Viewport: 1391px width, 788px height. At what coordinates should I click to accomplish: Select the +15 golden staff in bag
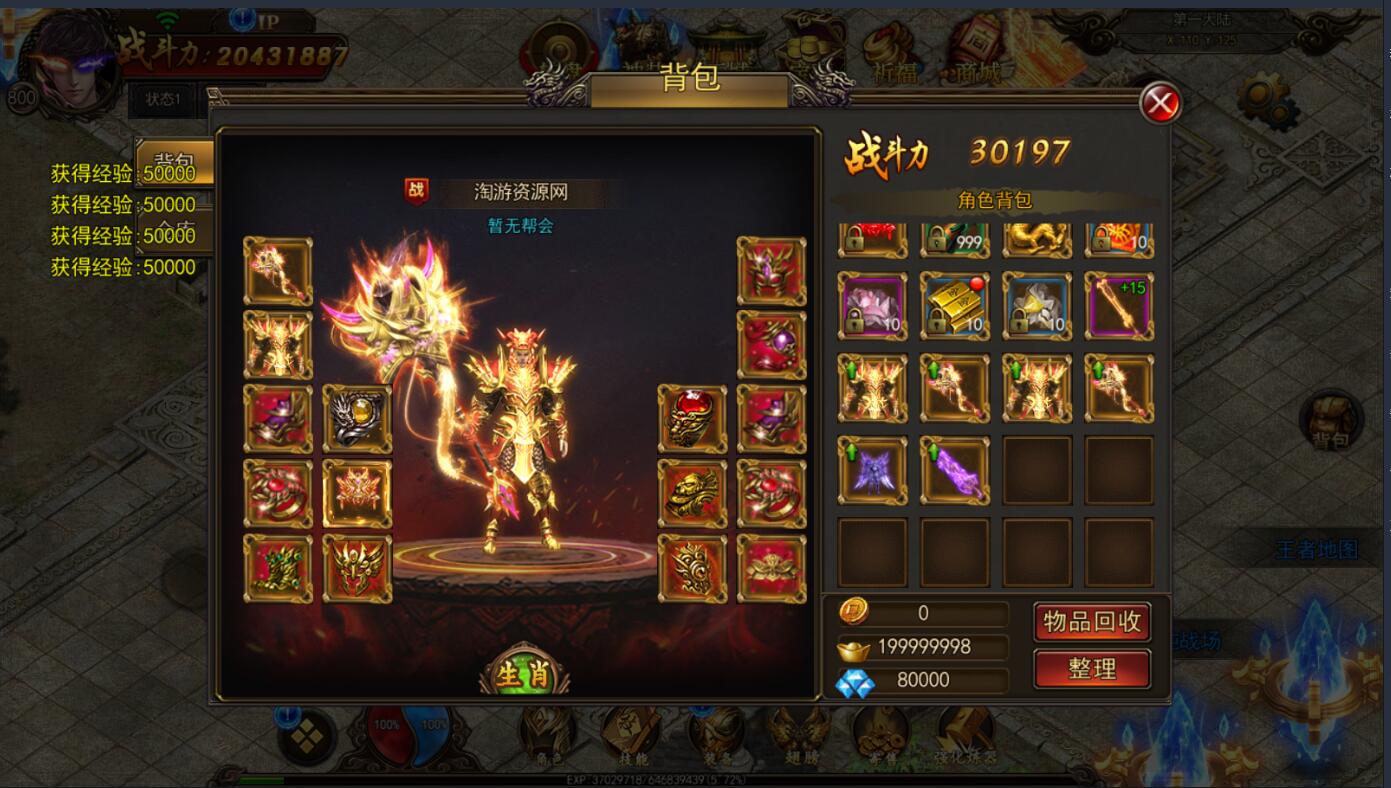[1118, 306]
